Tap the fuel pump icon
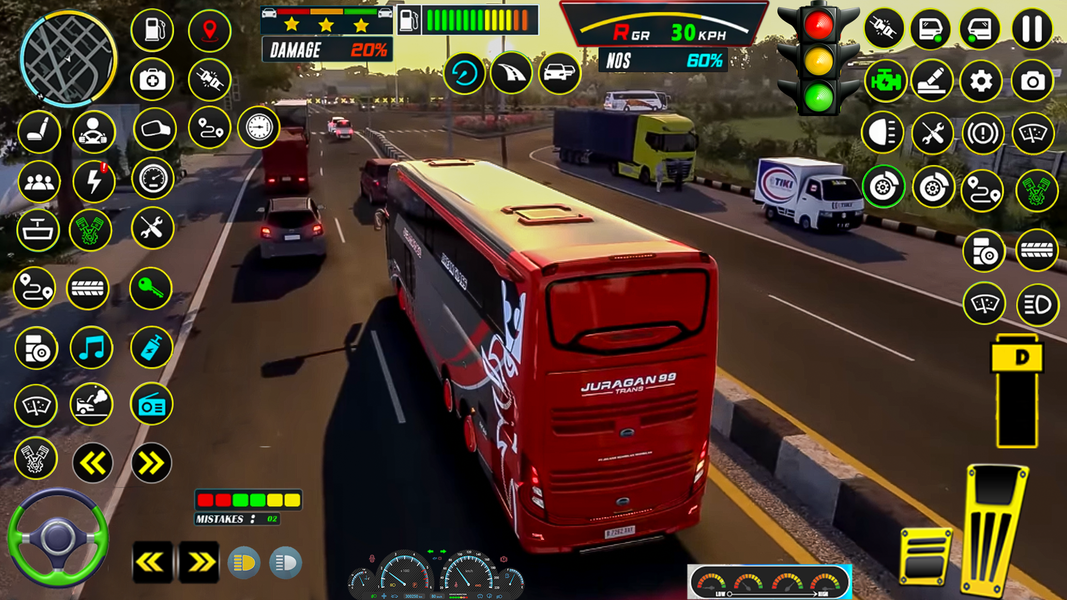 coord(152,30)
